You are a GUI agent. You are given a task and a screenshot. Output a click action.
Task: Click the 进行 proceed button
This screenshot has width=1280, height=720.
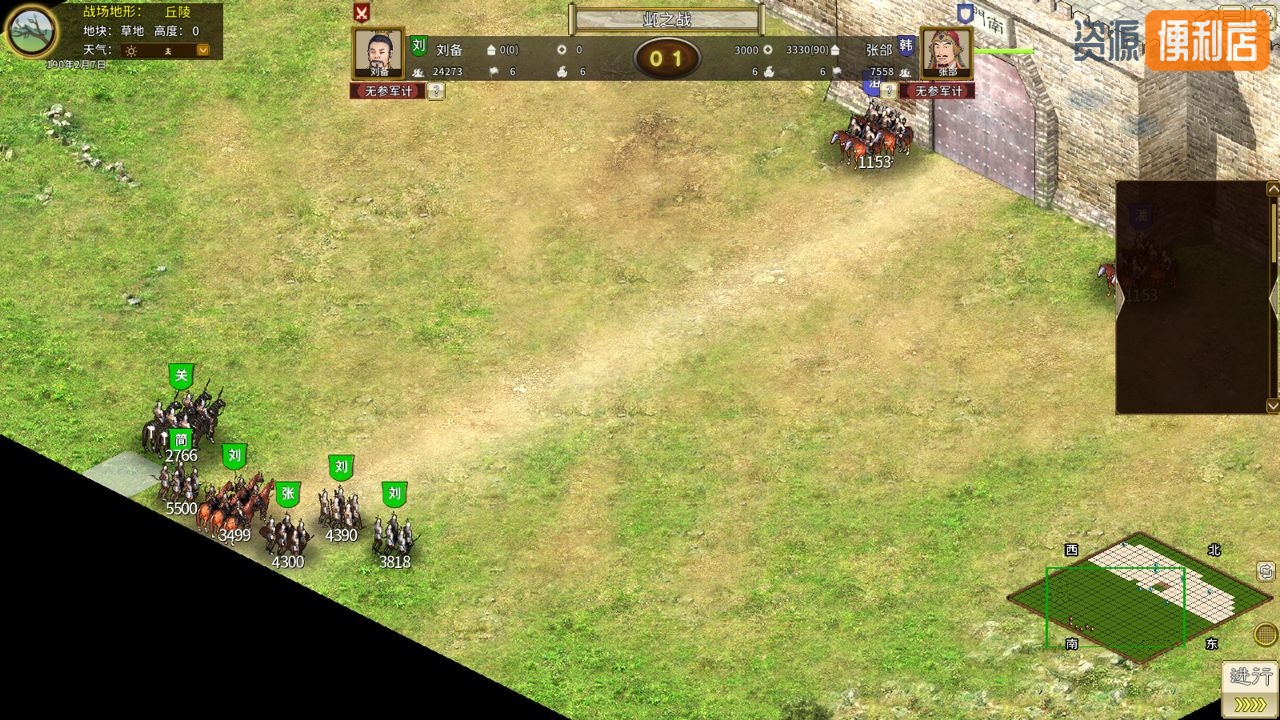(1250, 689)
